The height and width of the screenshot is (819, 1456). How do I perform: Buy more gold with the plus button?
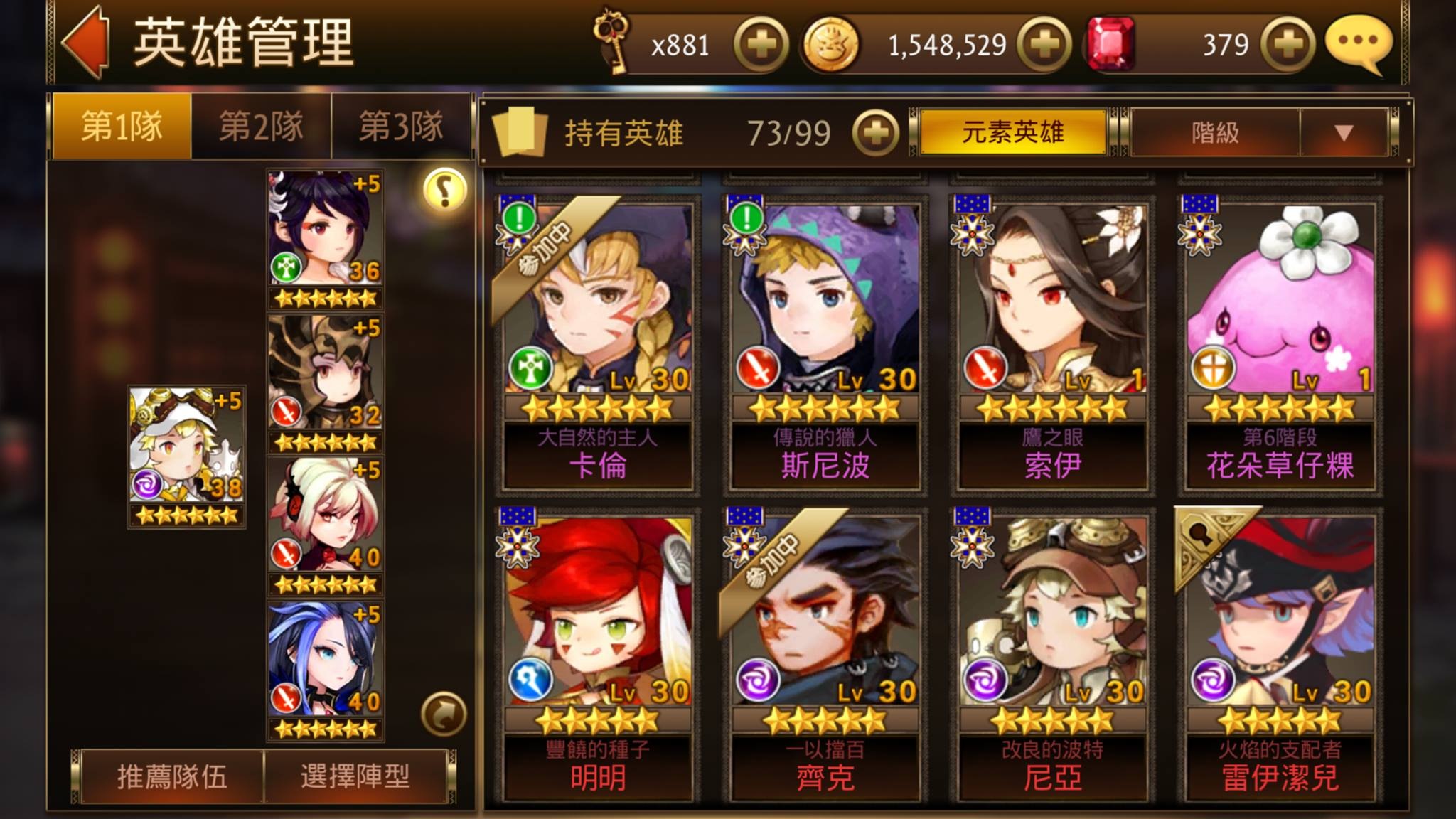pyautogui.click(x=1044, y=45)
